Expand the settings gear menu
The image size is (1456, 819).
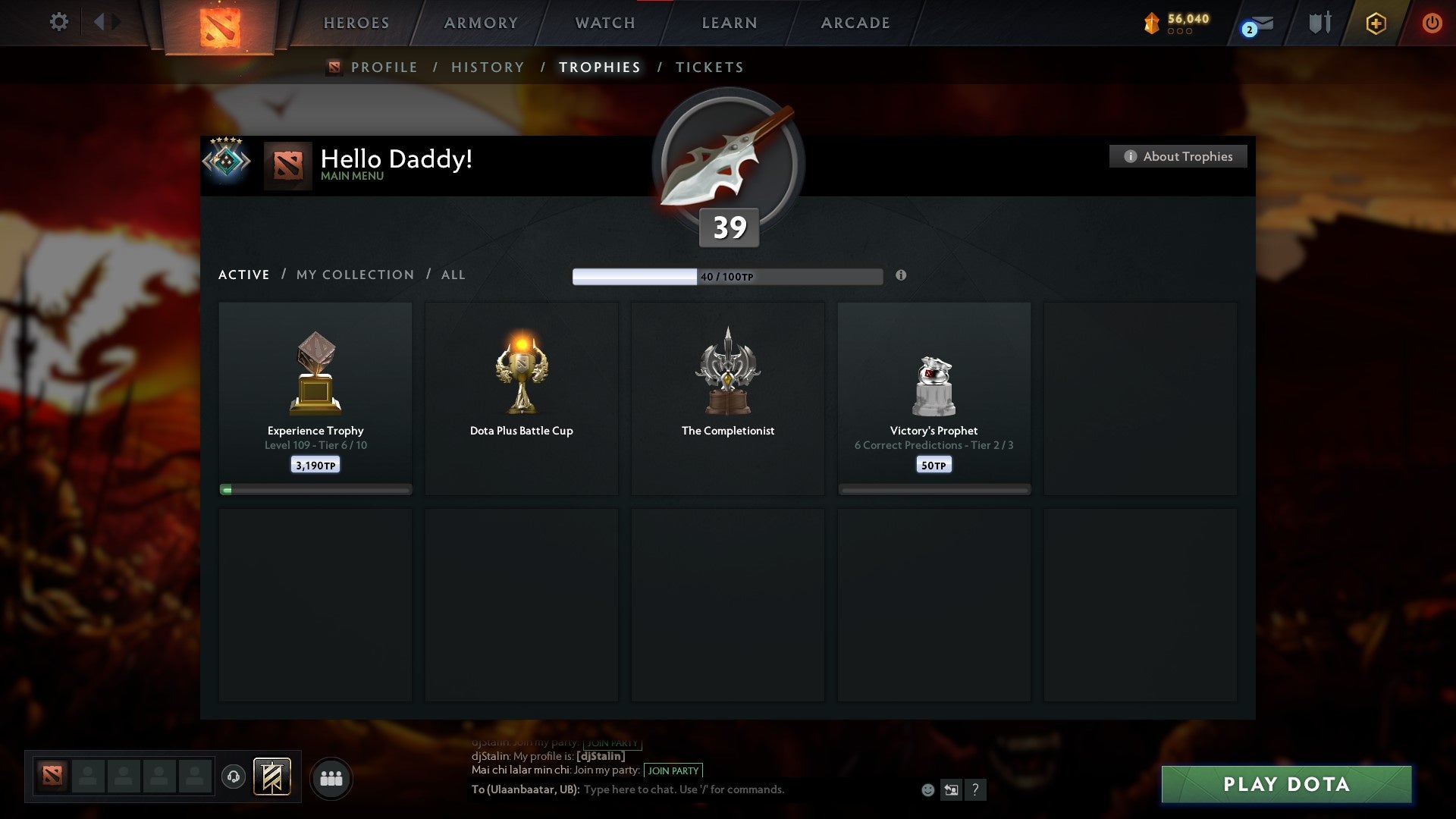pos(58,22)
